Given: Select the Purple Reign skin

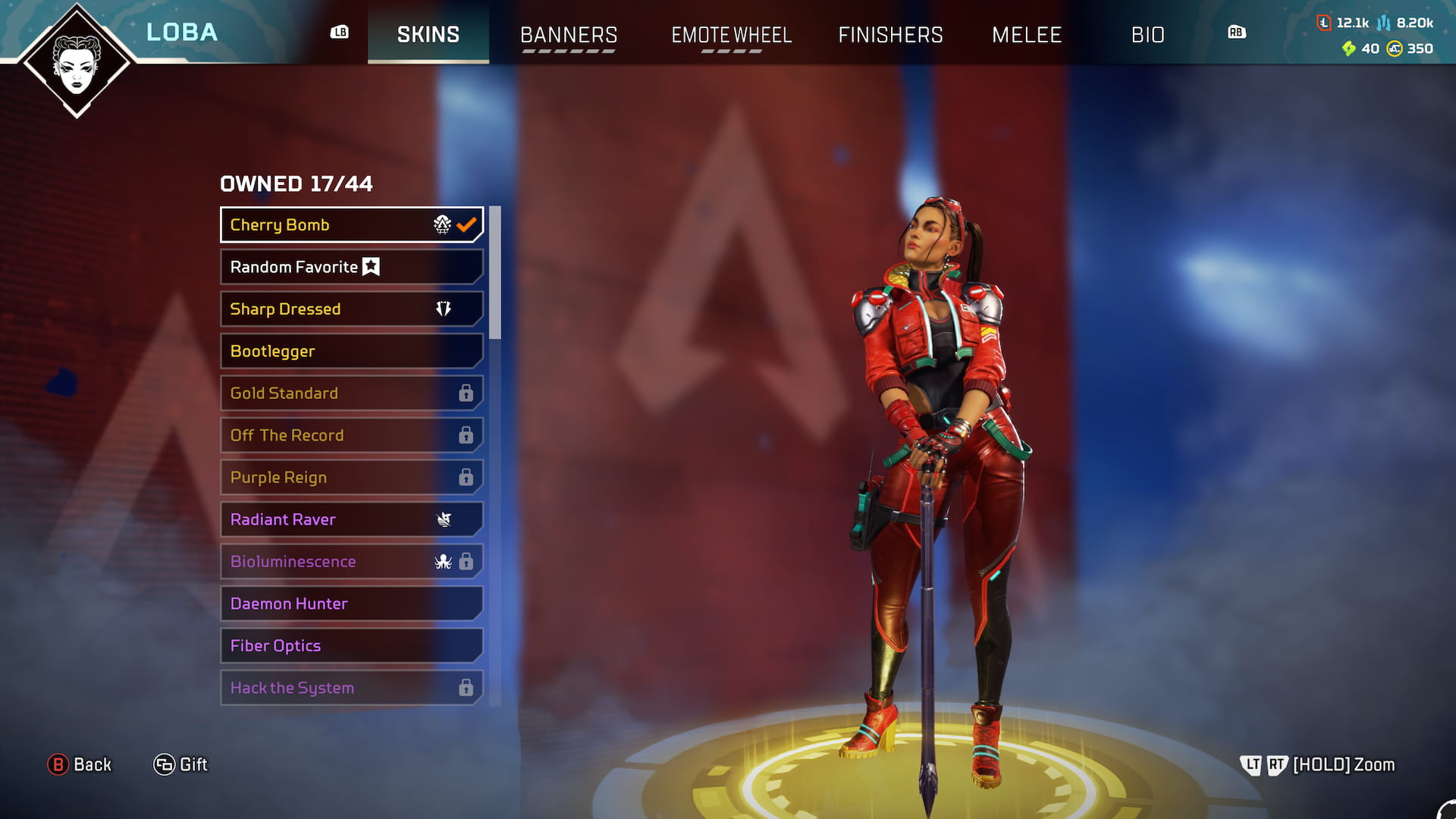Looking at the screenshot, I should 351,477.
